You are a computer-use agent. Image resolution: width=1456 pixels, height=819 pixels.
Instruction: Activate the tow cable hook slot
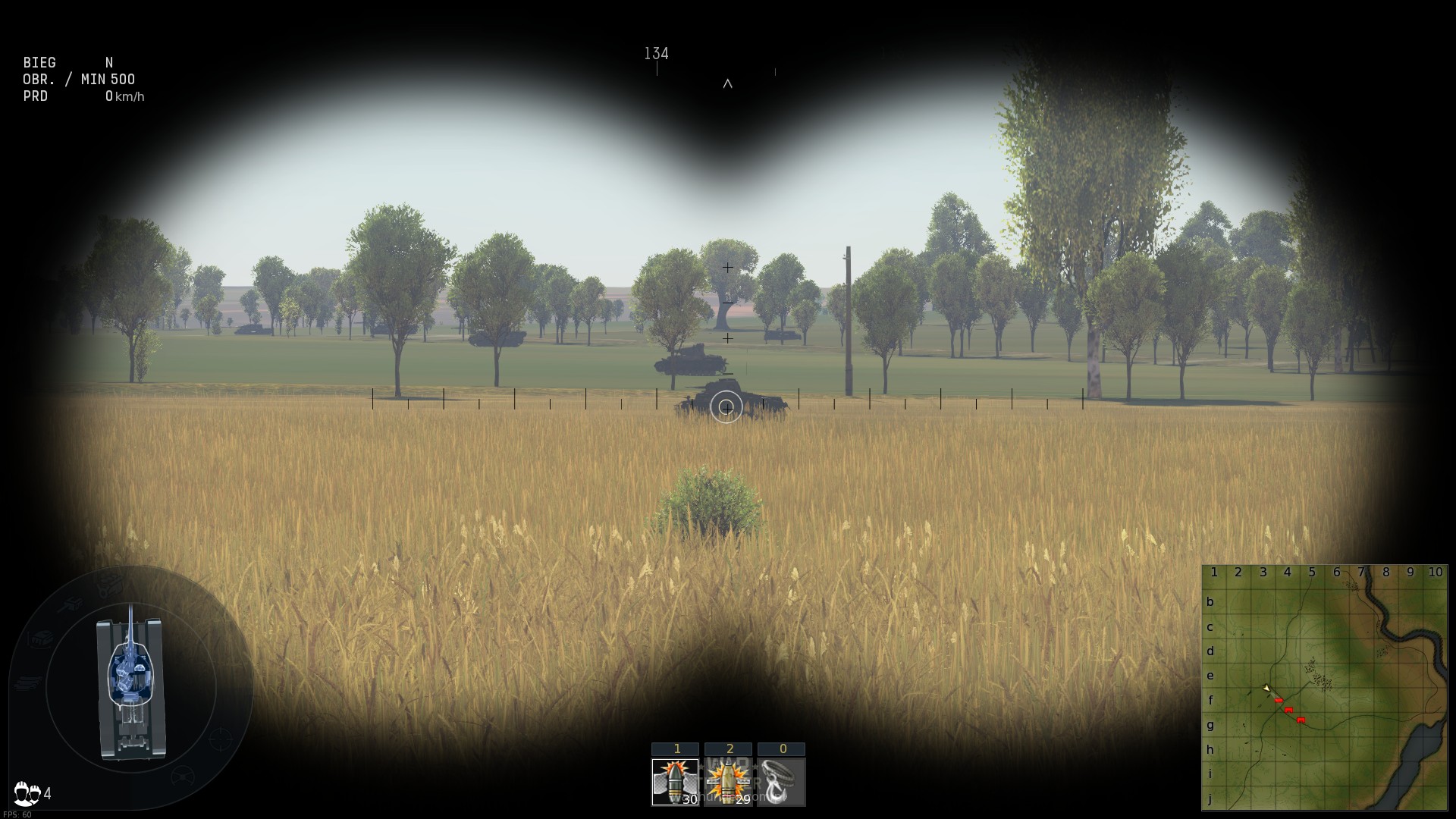pos(781,782)
